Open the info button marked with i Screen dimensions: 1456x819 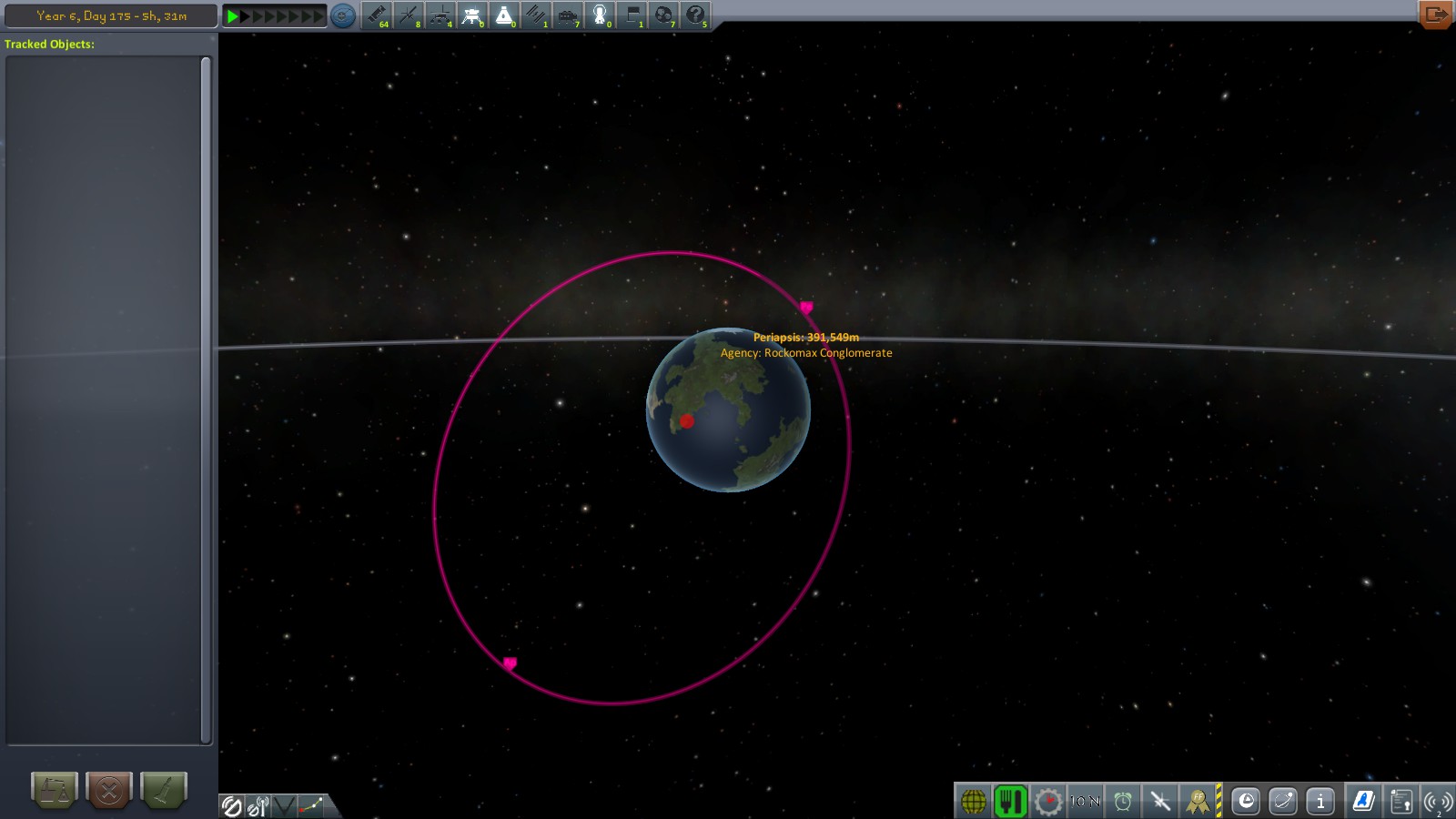1320,801
